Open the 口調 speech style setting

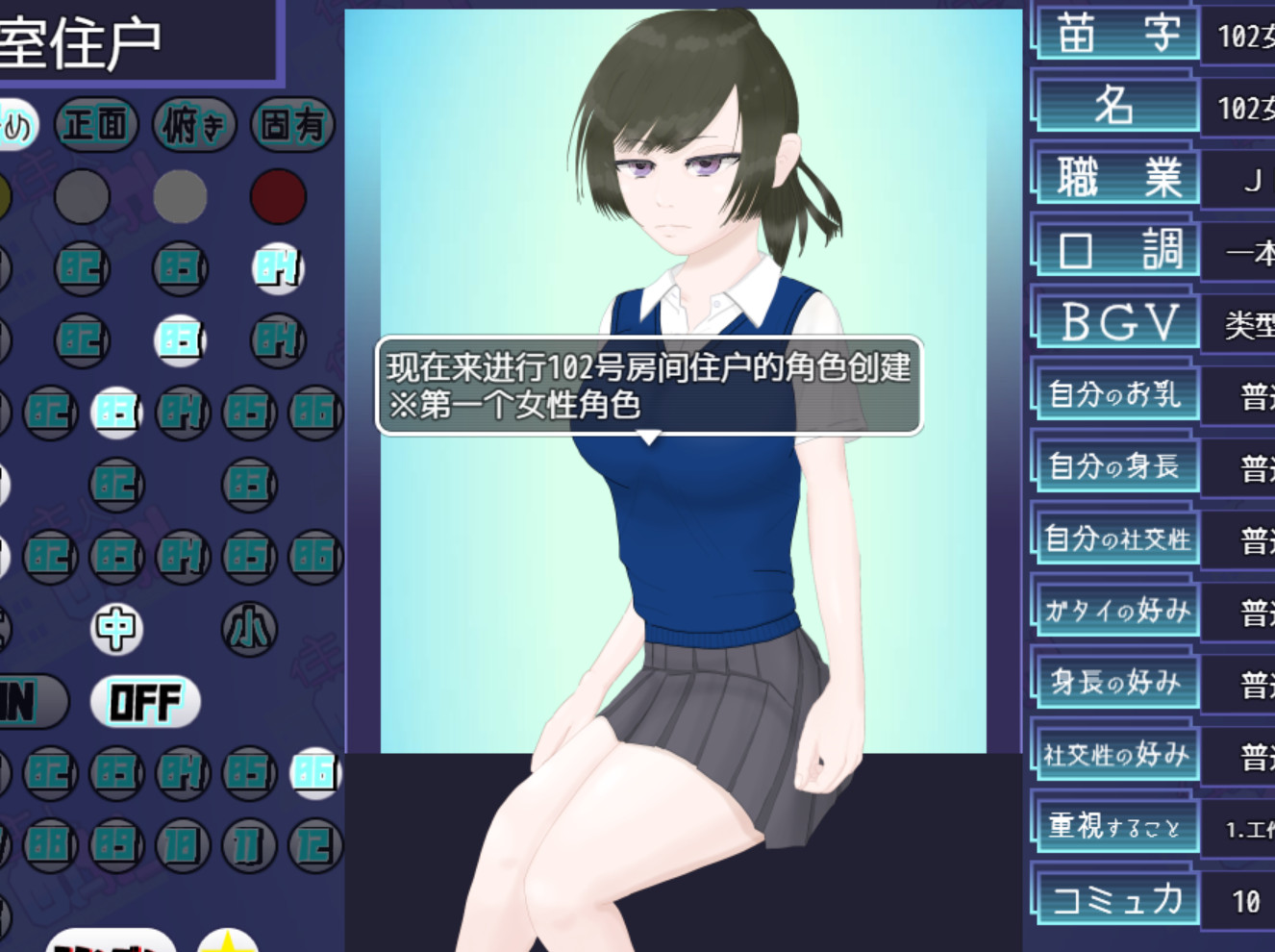[x=1116, y=250]
